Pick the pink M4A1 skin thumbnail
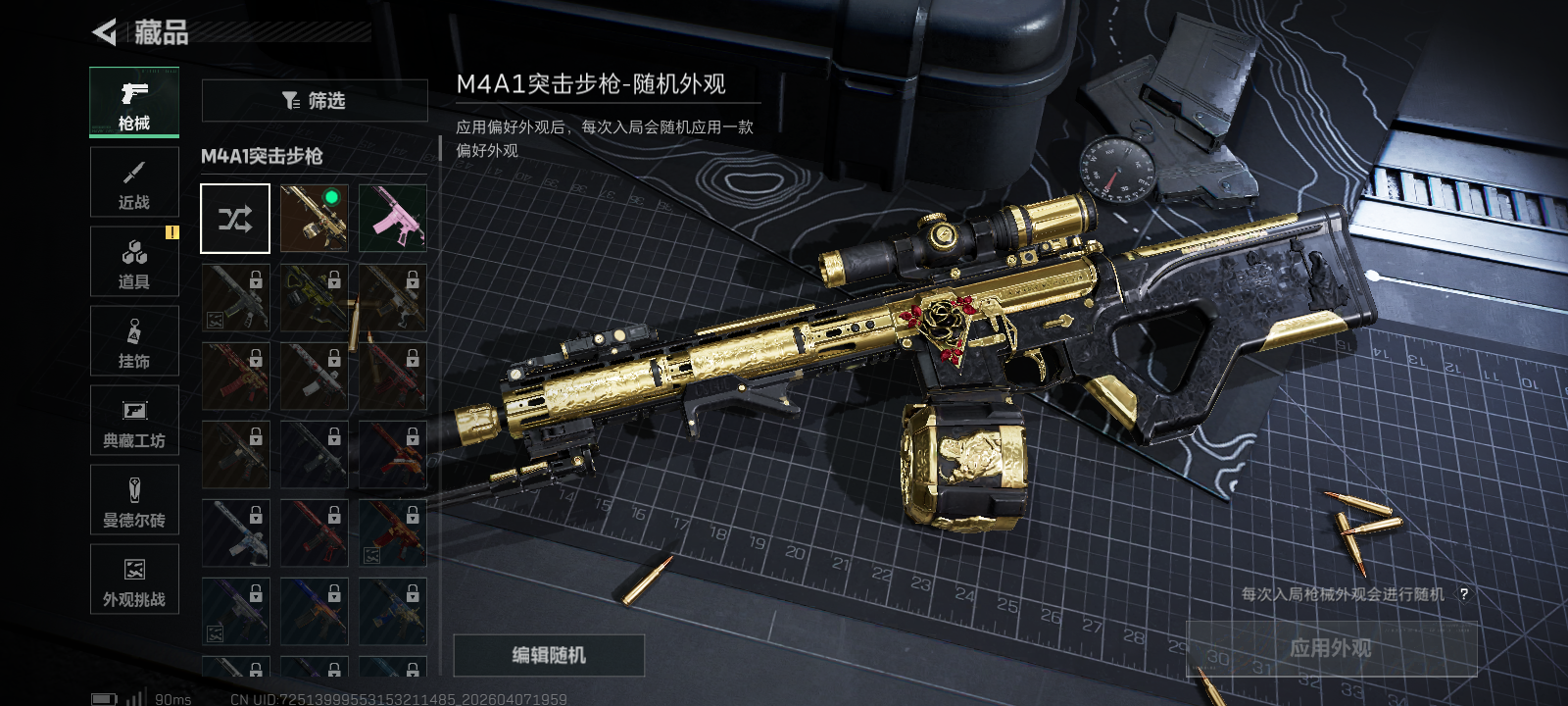 [x=393, y=219]
